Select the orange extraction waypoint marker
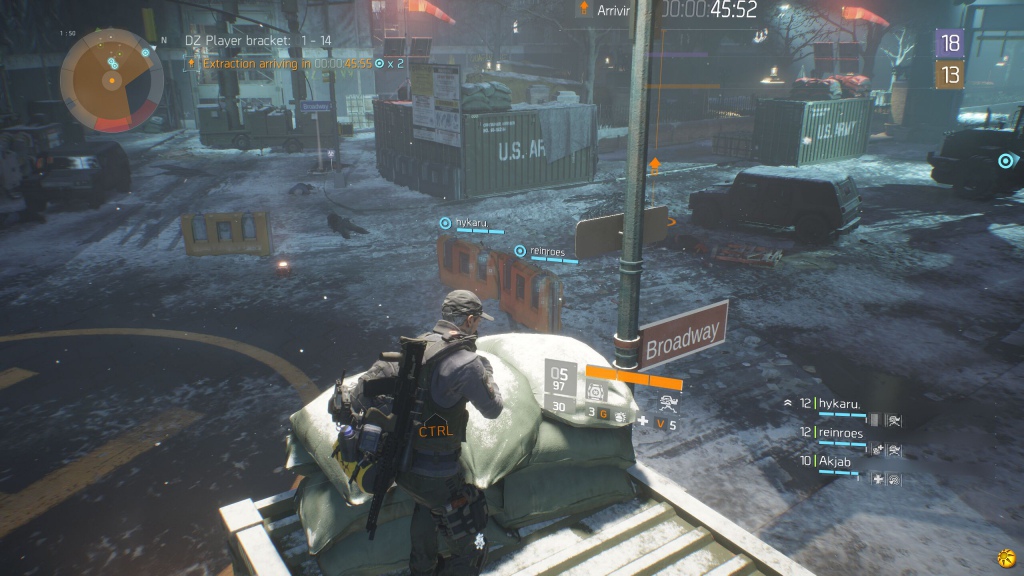The width and height of the screenshot is (1024, 576). [655, 163]
